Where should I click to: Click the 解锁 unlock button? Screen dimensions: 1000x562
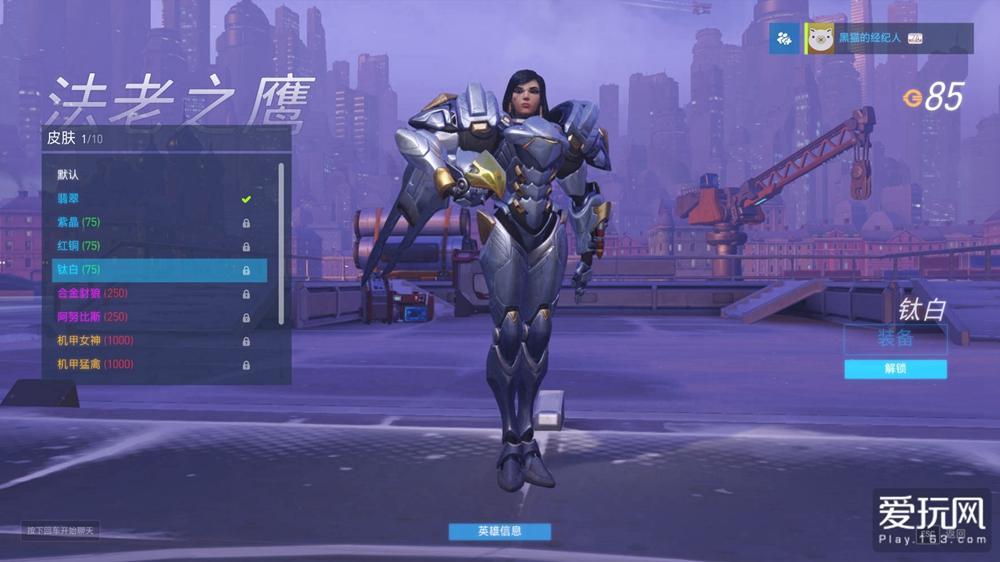click(x=895, y=369)
